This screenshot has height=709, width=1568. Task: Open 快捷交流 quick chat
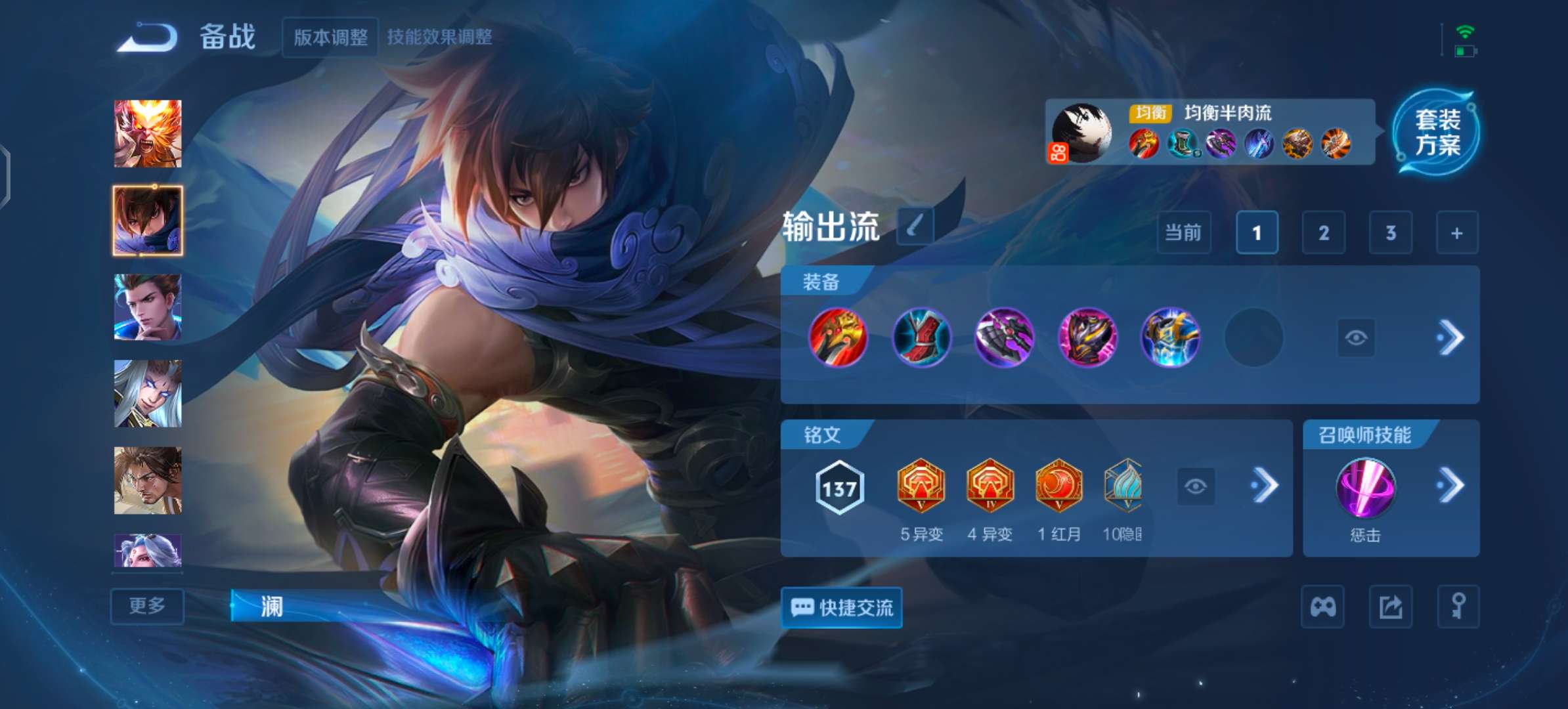click(x=842, y=607)
